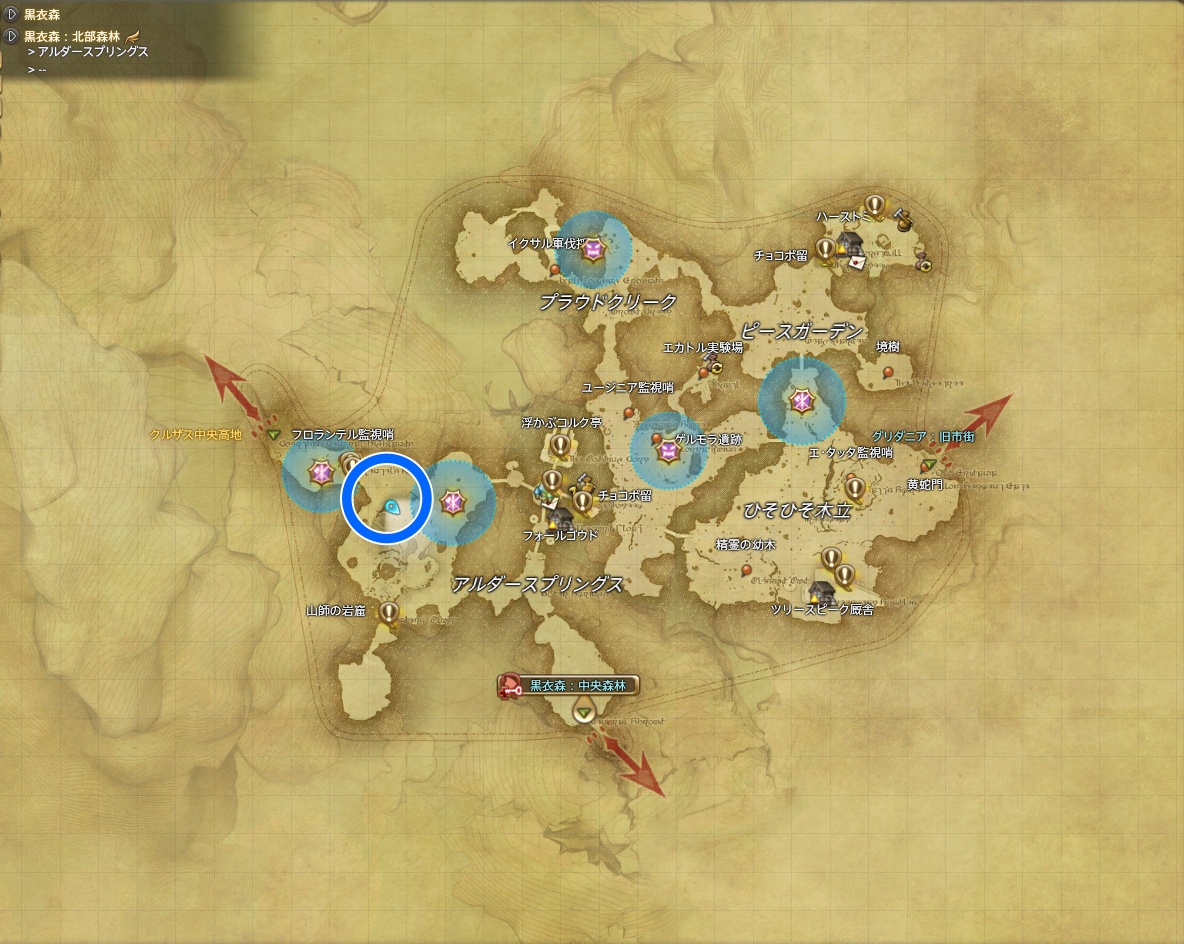
Task: Click the フォールゴウド aetheryte house icon
Action: (x=558, y=518)
